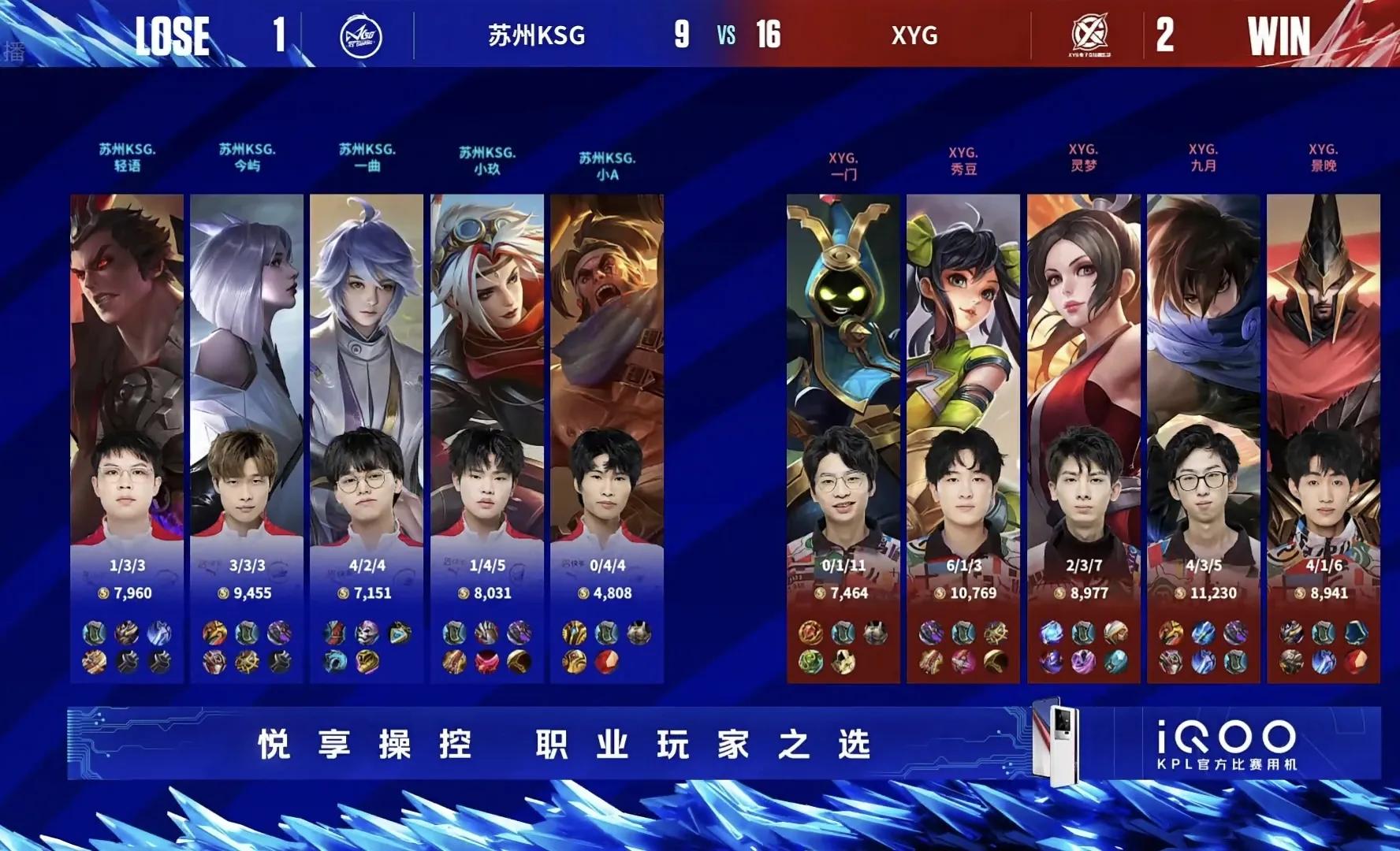Expand 秀豆's KDA stats 6/1/3
The width and height of the screenshot is (1400, 851).
[x=964, y=564]
